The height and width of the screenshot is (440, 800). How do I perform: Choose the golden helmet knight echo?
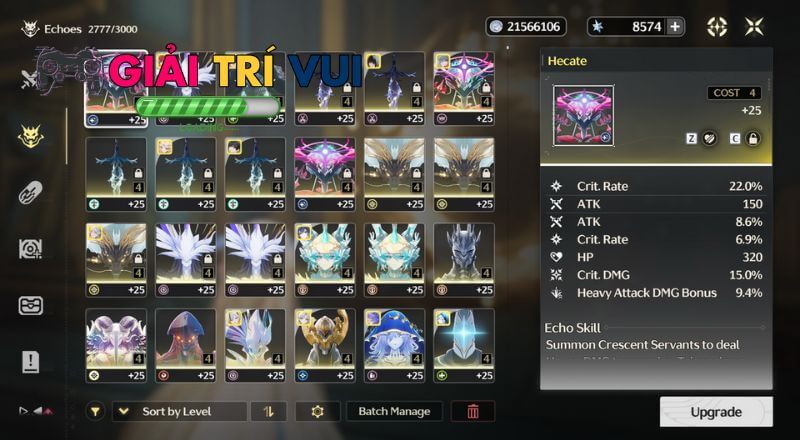coord(325,339)
